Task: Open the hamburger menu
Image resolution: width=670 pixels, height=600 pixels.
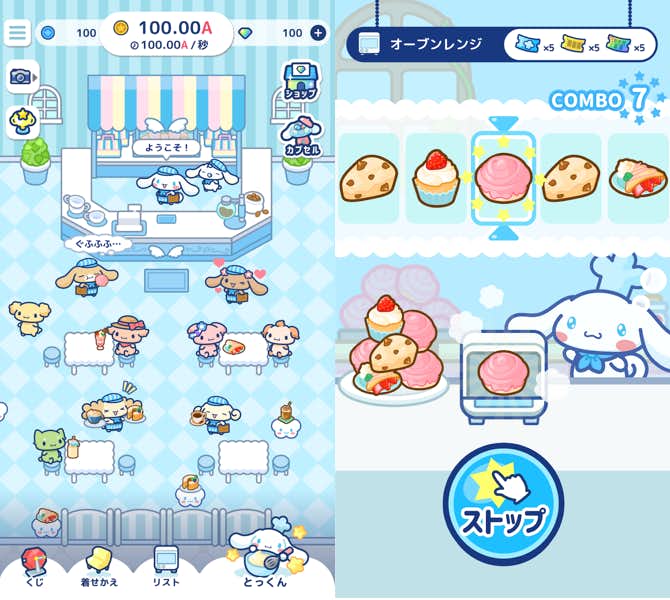Action: click(18, 32)
